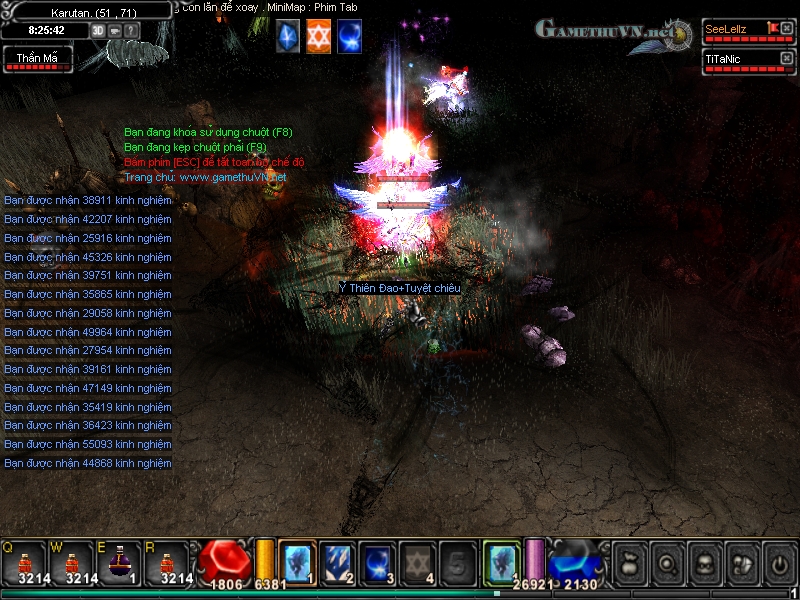Select the Thần Mã pet frame
This screenshot has height=600, width=800.
pos(37,60)
